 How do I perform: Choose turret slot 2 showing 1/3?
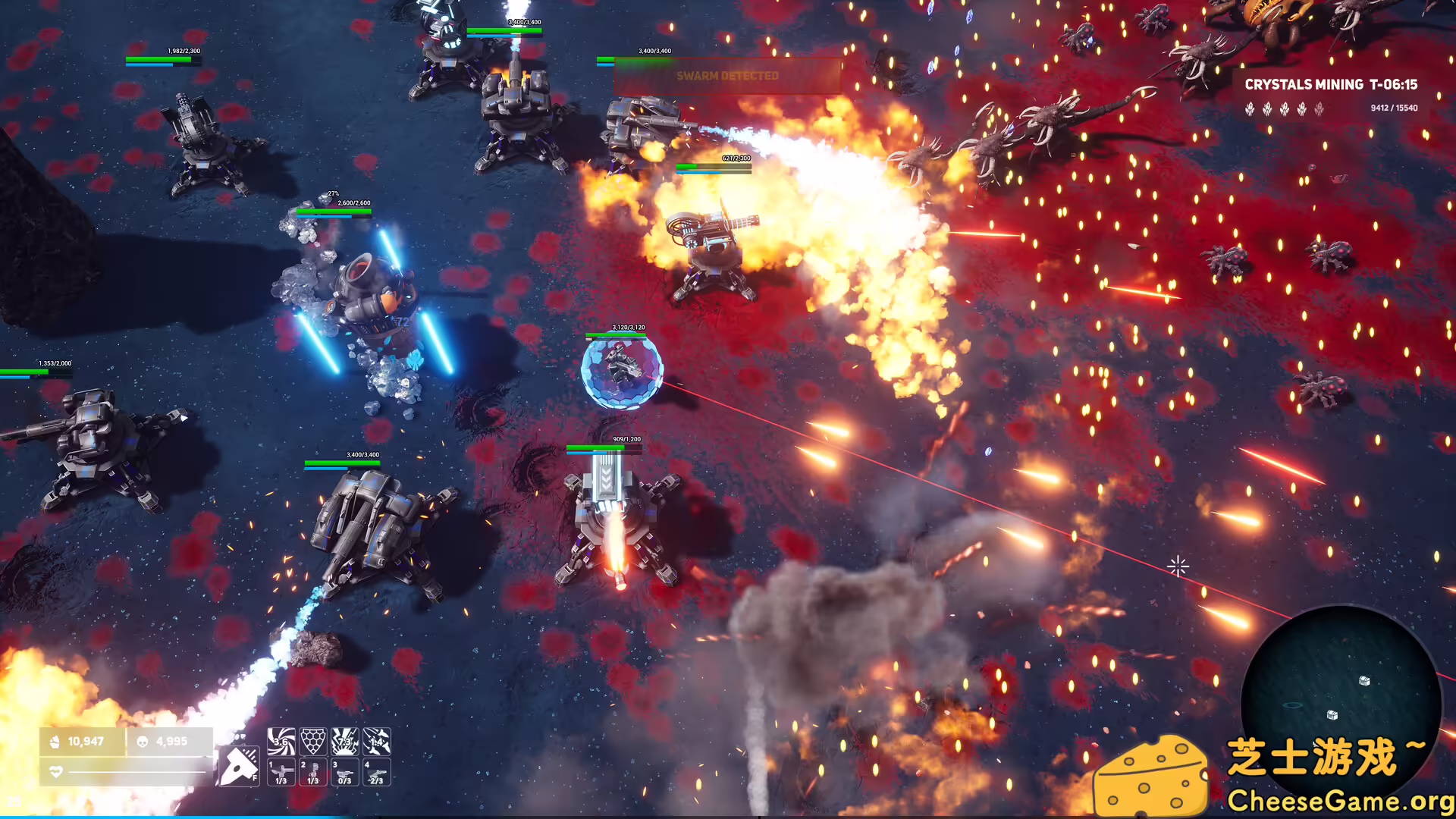[x=313, y=772]
